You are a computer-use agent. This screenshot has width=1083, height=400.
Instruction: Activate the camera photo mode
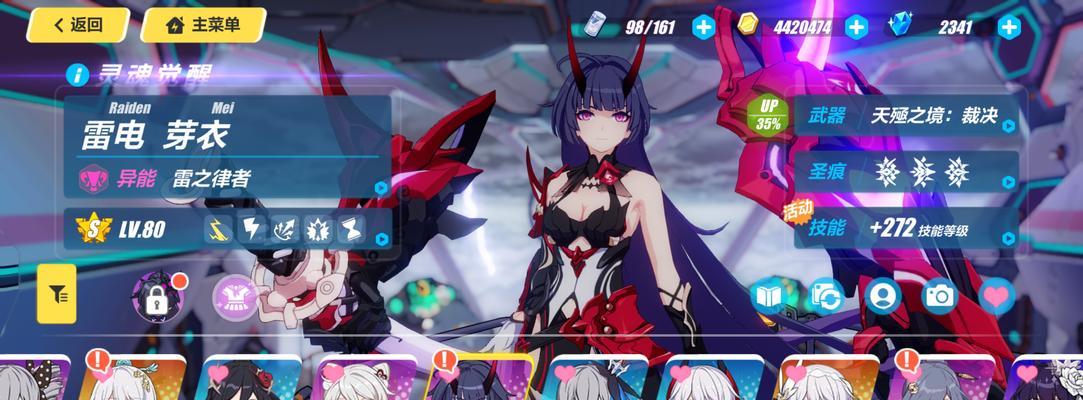940,296
